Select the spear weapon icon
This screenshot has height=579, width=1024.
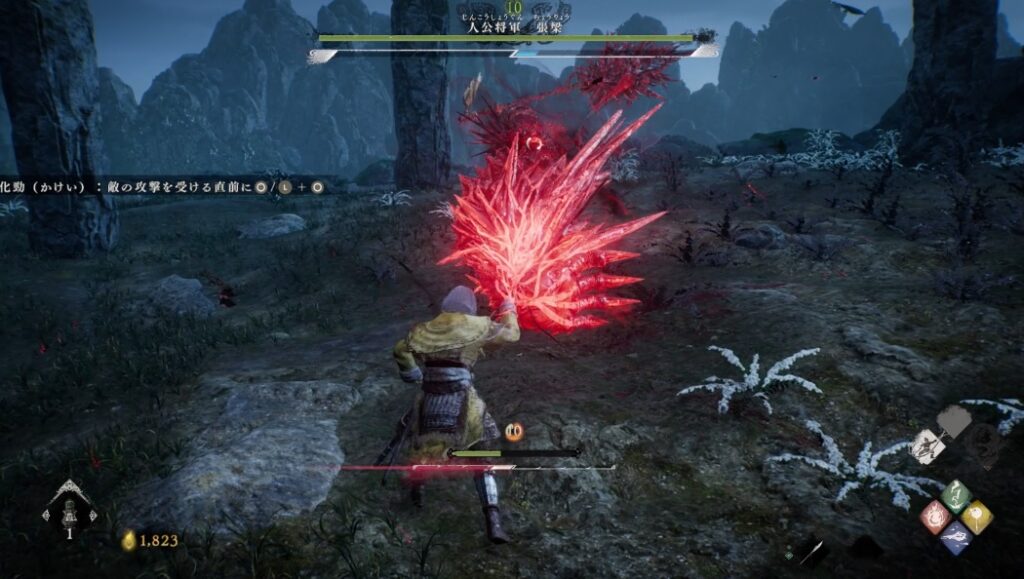[814, 550]
